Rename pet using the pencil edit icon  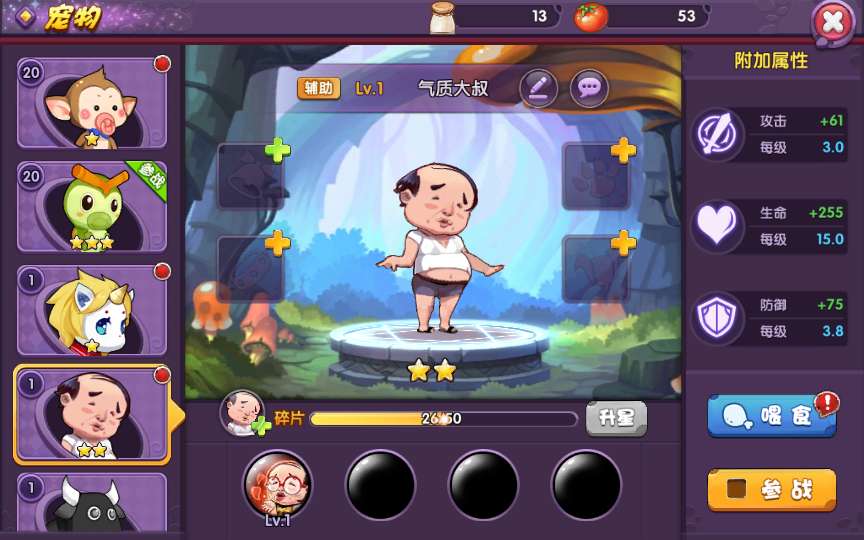click(538, 89)
